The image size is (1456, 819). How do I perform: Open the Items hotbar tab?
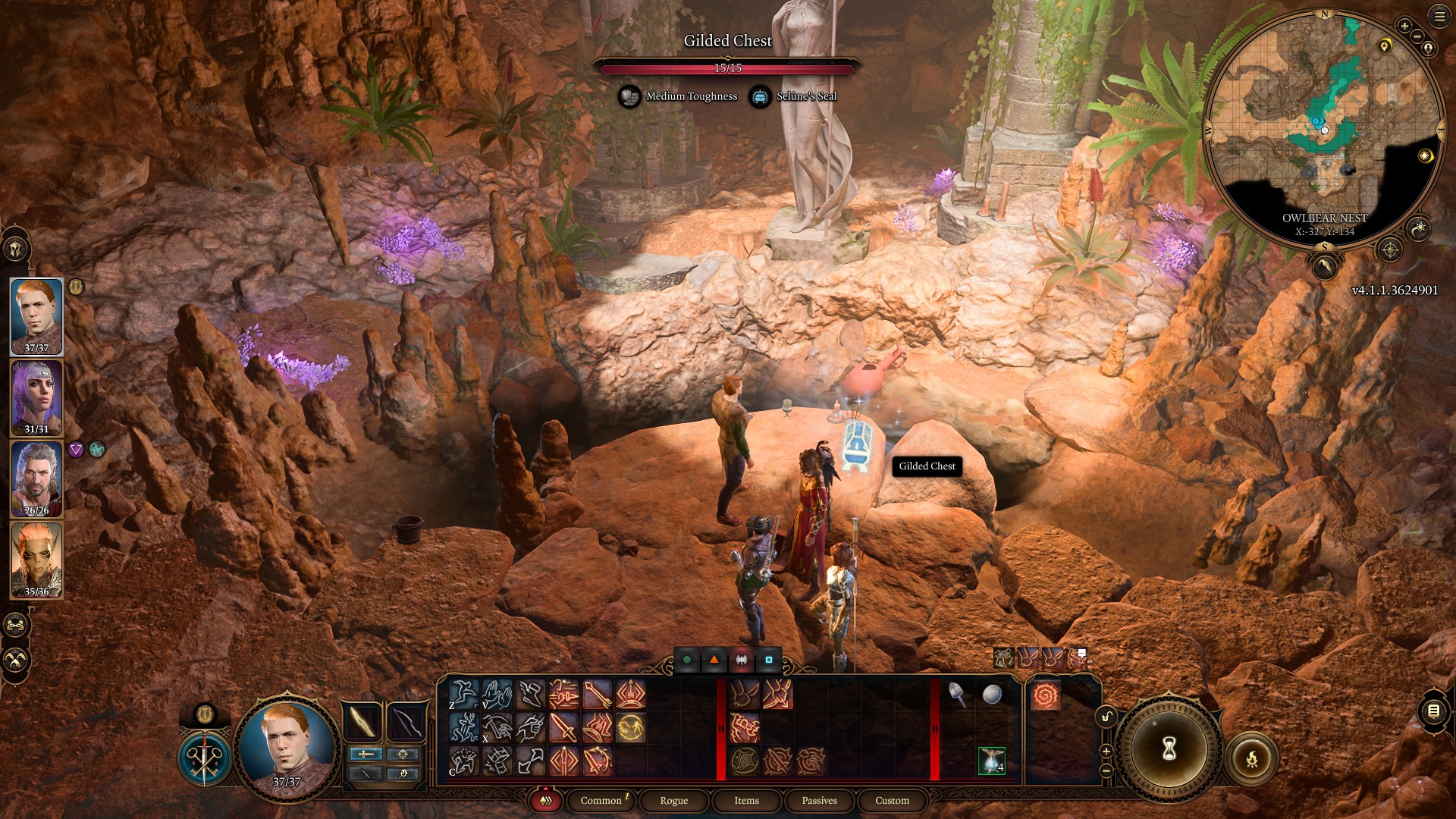(x=746, y=801)
